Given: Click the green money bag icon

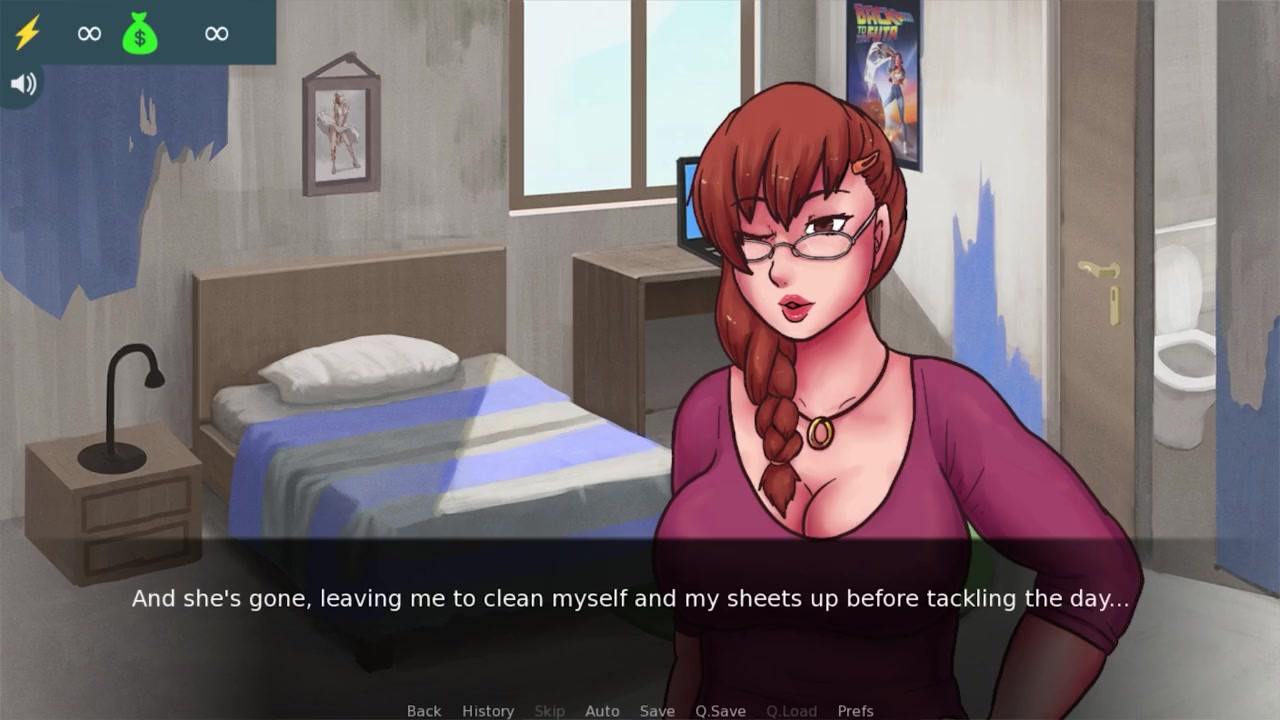Looking at the screenshot, I should pos(140,34).
